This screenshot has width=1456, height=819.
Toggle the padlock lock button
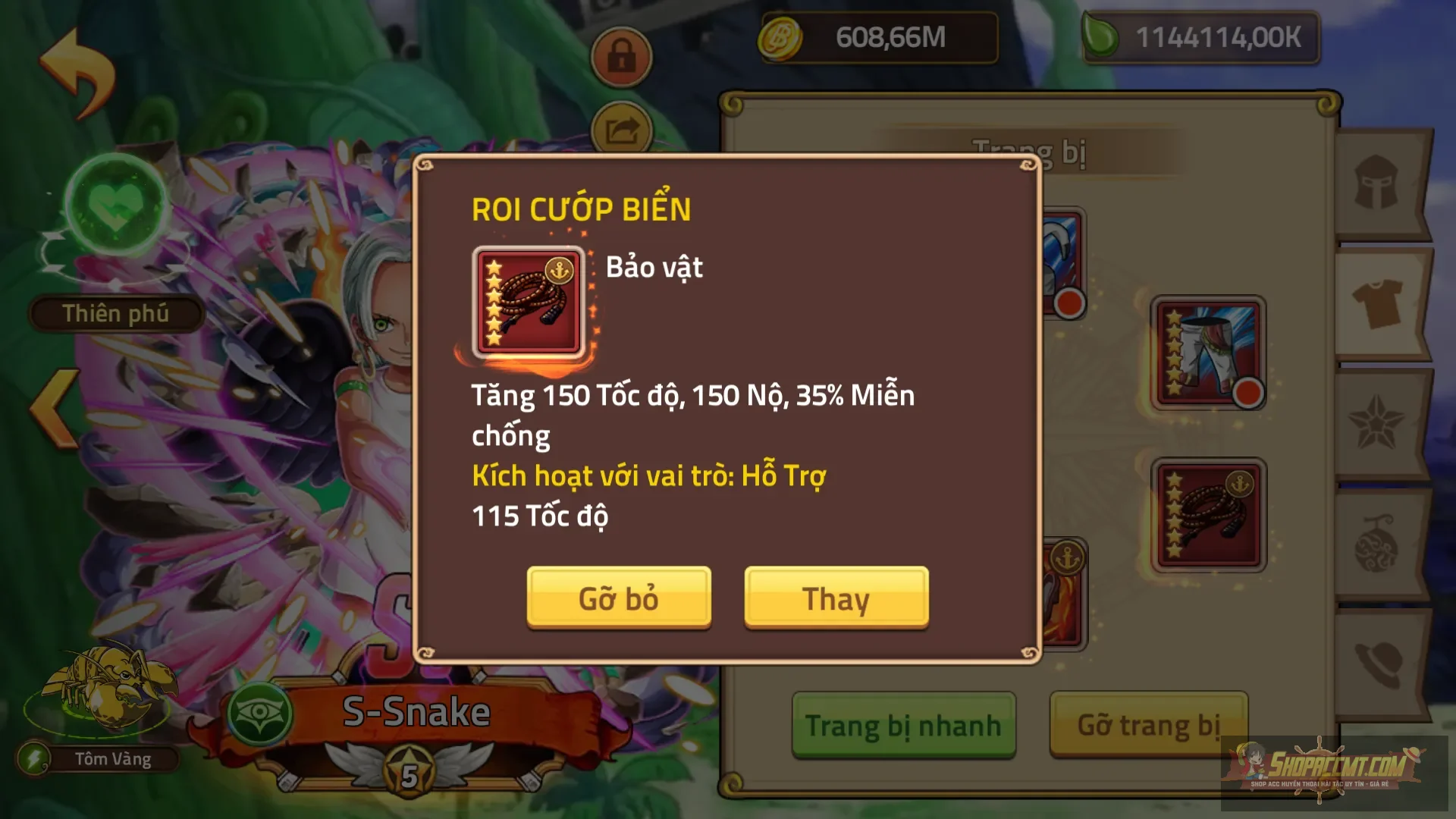tap(621, 56)
